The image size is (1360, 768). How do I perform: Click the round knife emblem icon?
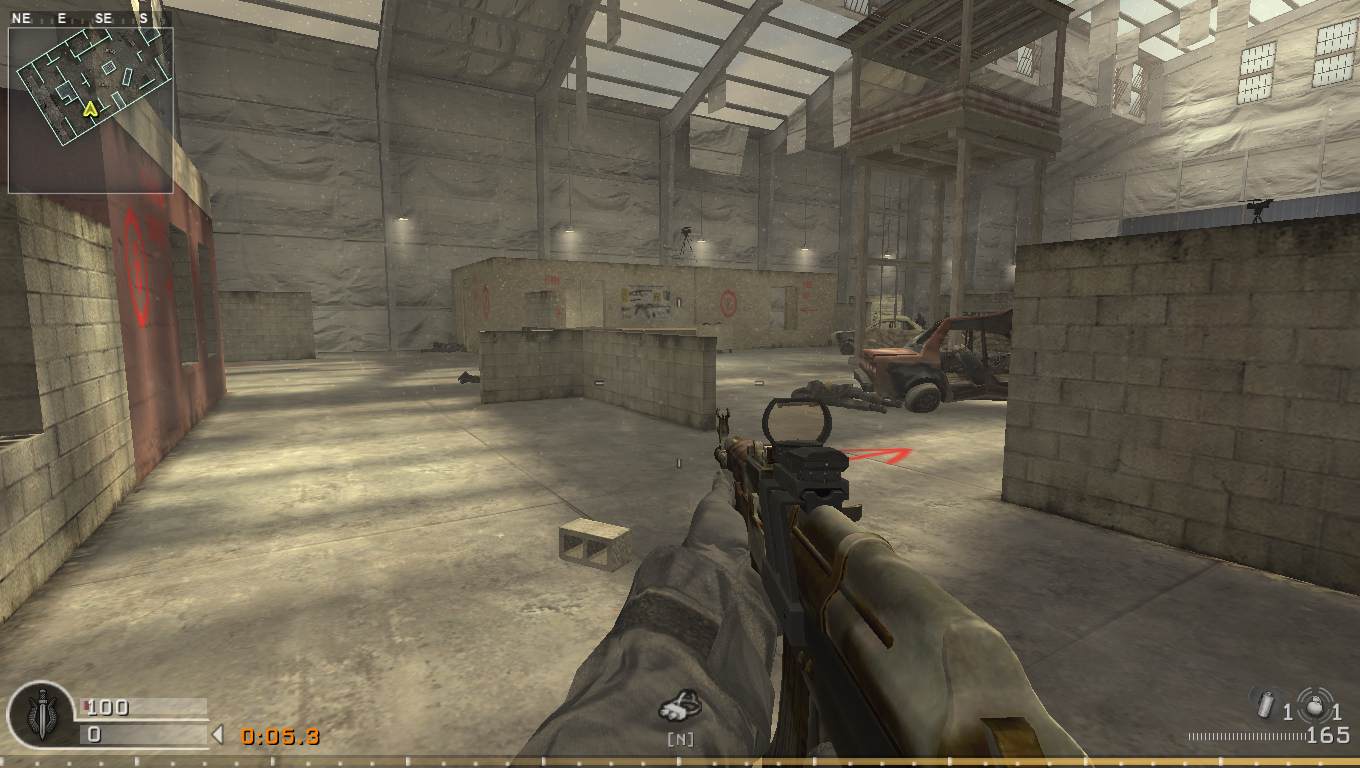39,715
